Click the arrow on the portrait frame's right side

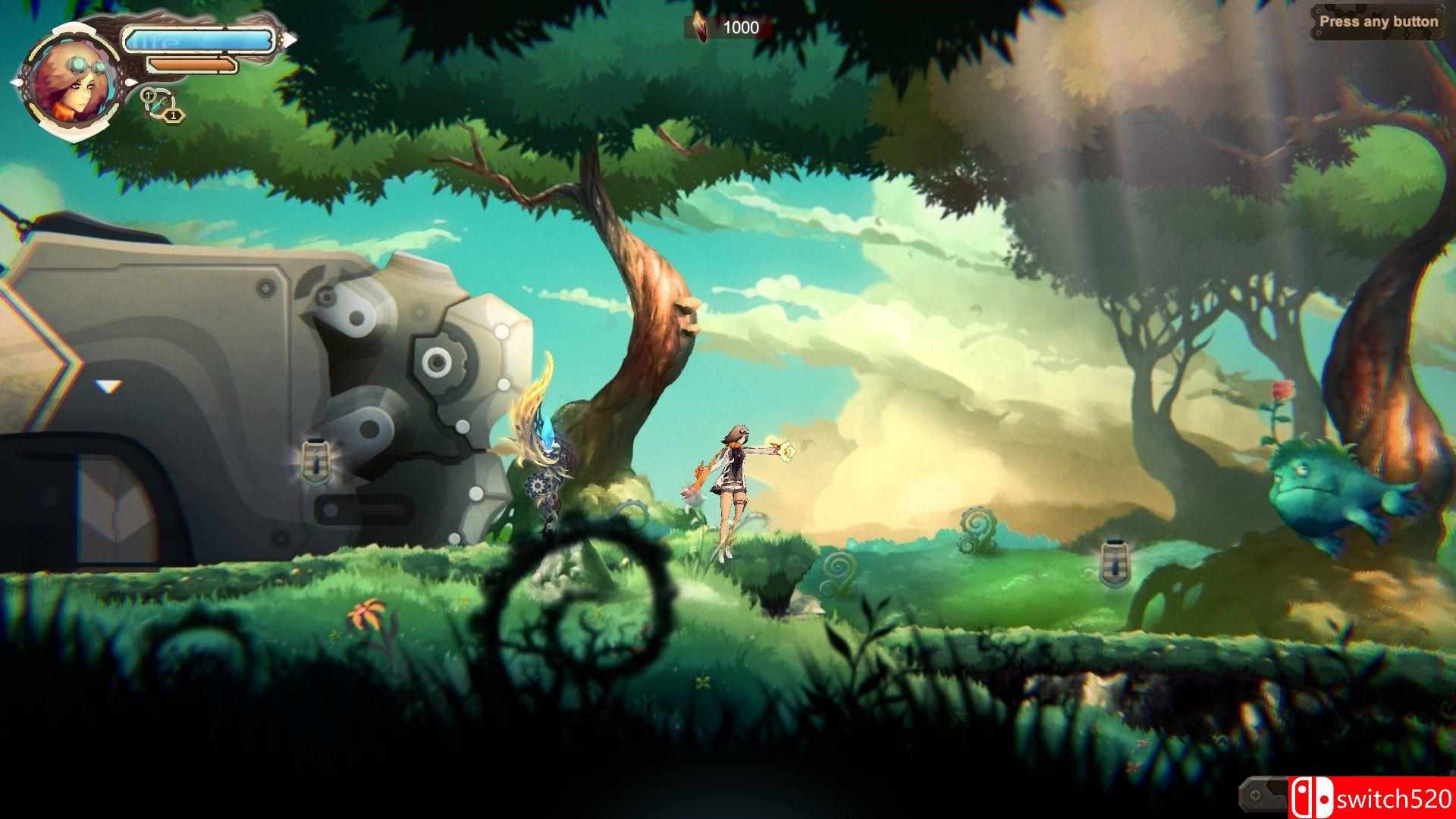coord(131,82)
